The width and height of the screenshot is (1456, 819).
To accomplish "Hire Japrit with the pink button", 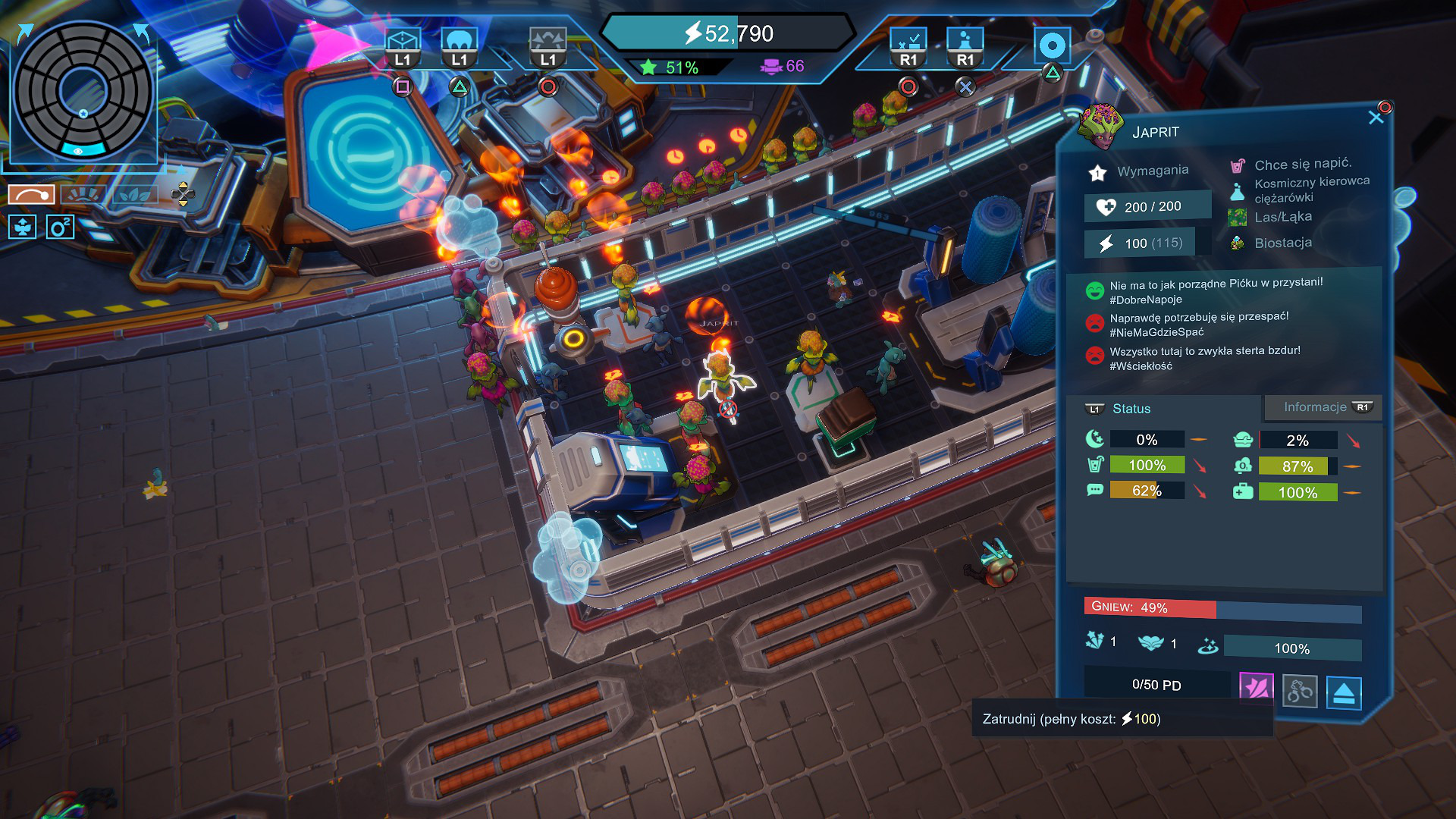I will (1256, 689).
